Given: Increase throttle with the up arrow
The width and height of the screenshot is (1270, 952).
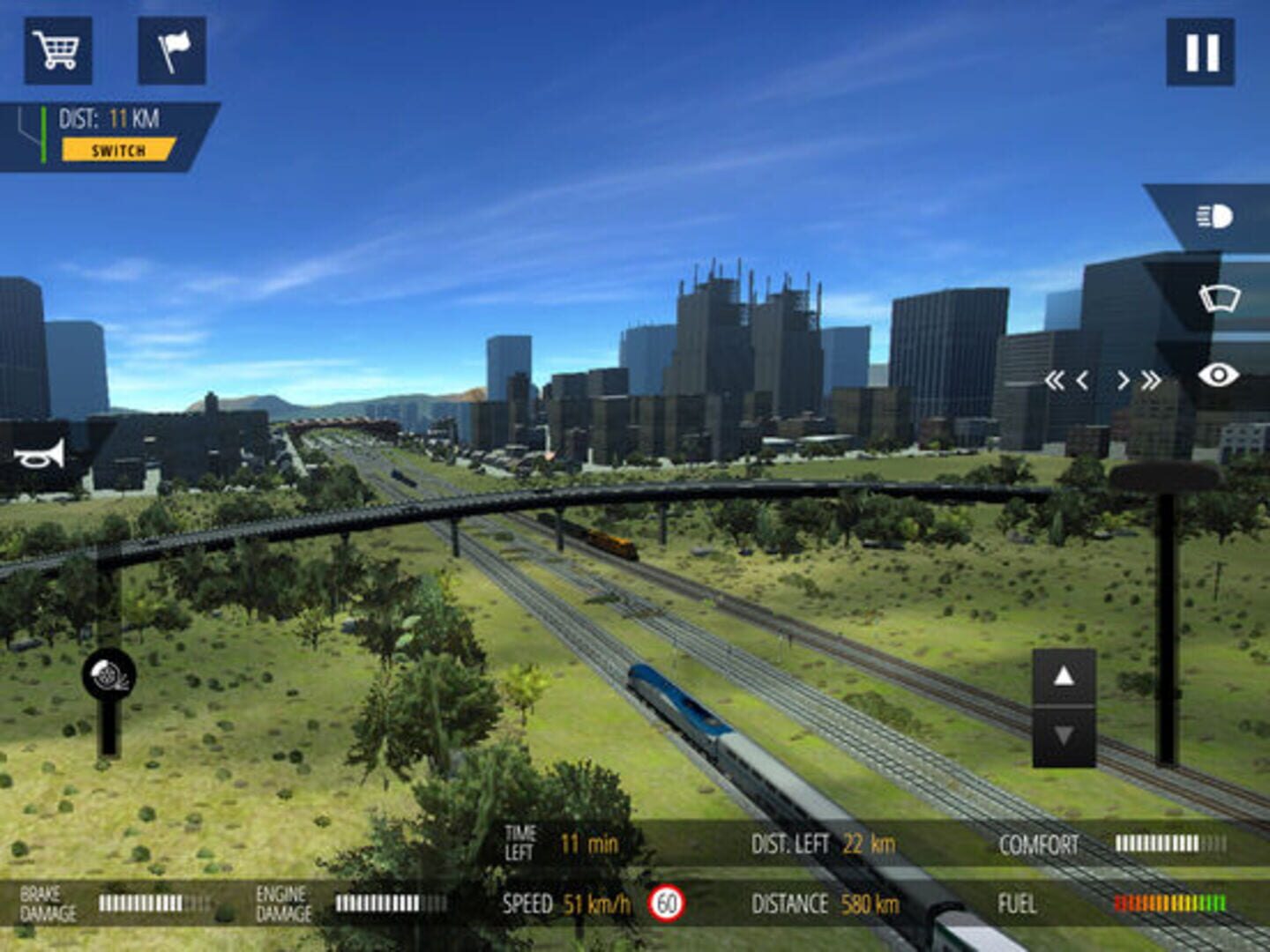Looking at the screenshot, I should 1064,676.
